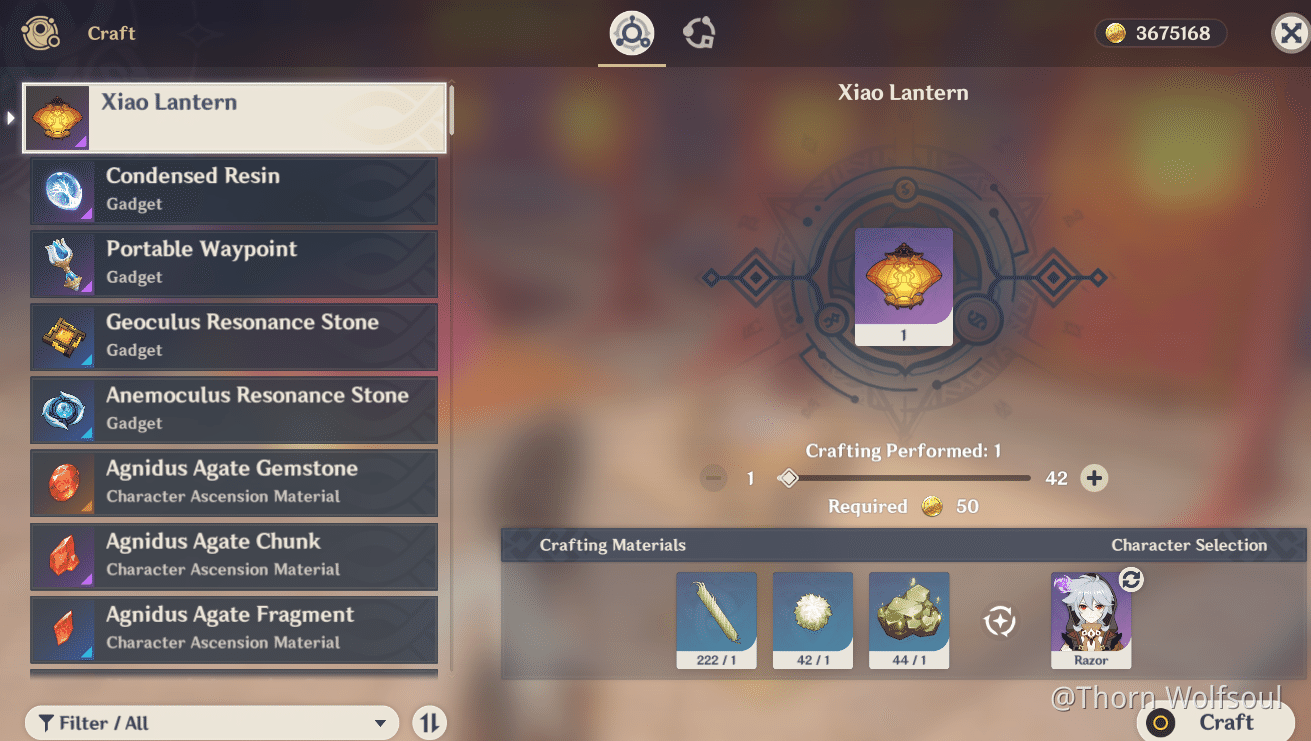The height and width of the screenshot is (741, 1311).
Task: Open the Crafting tab at top center
Action: pyautogui.click(x=630, y=31)
